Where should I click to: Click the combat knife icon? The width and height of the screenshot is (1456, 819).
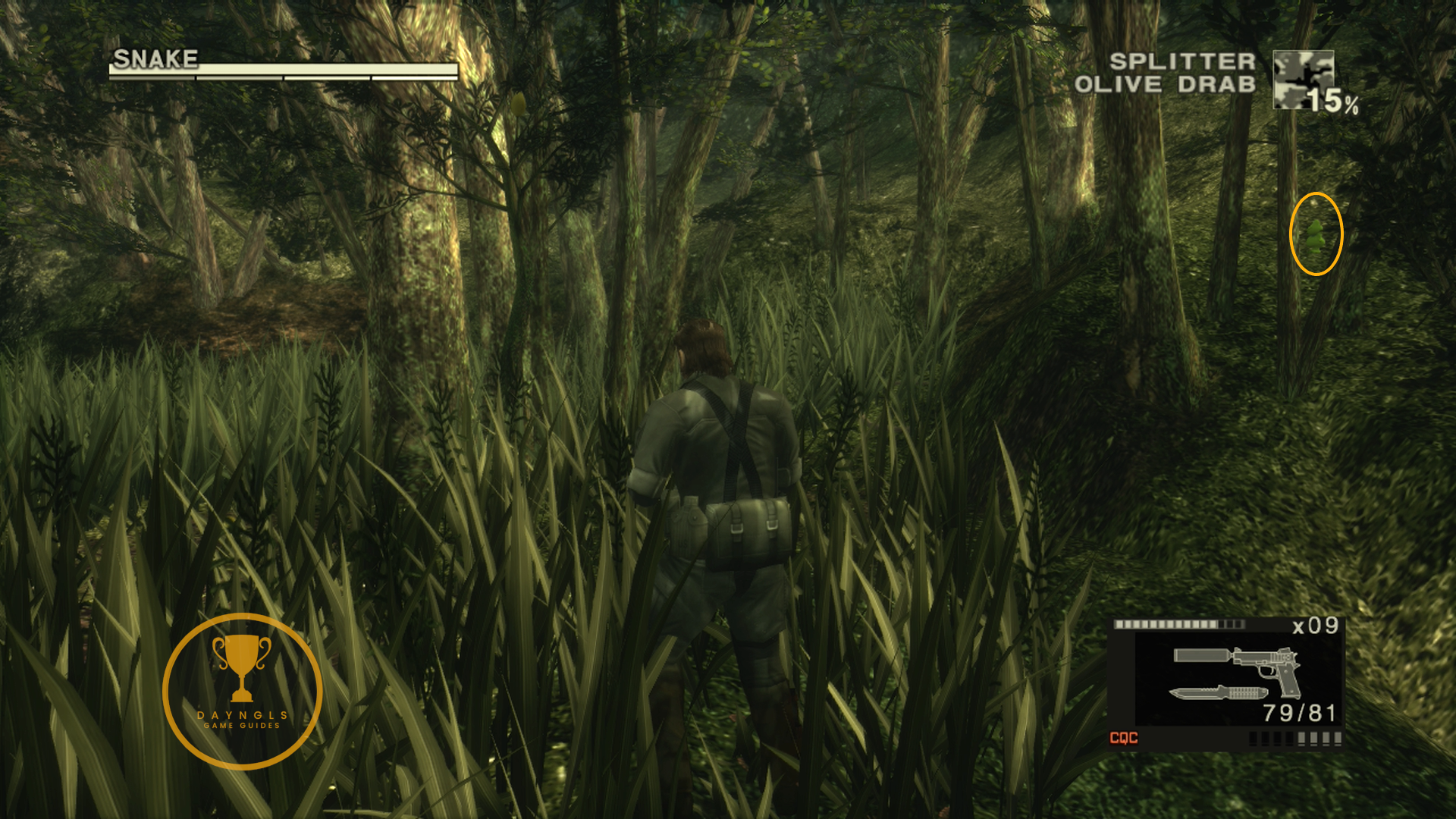[1219, 692]
